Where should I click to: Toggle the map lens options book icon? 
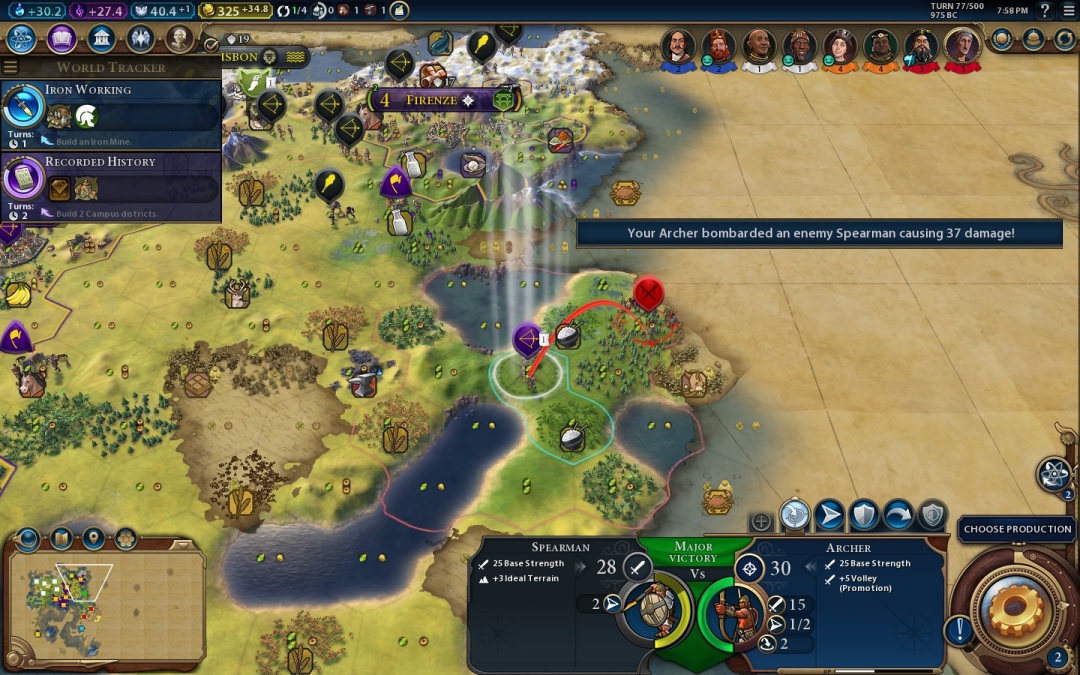tap(61, 539)
